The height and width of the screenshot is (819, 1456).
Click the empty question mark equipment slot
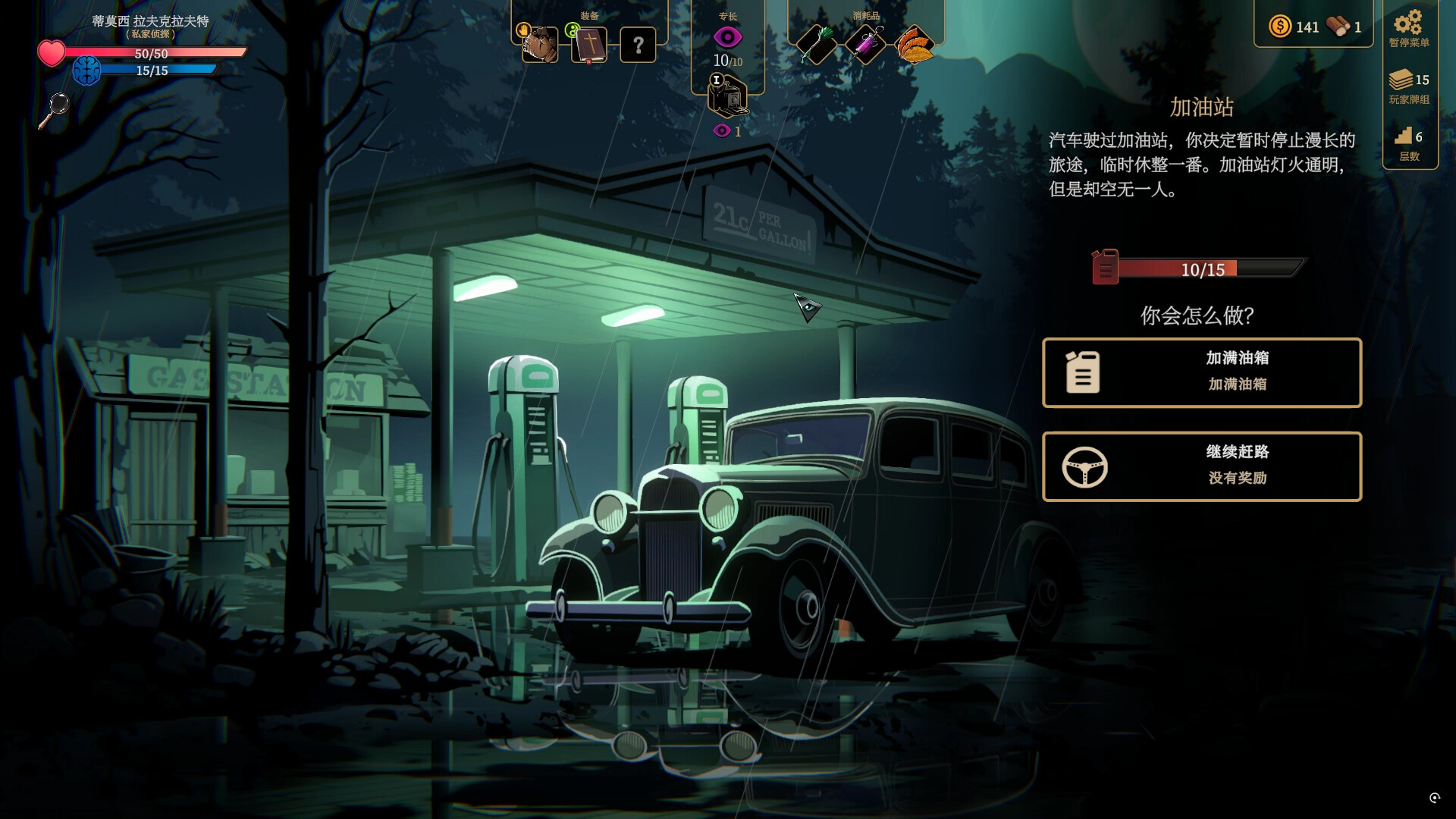click(x=639, y=44)
